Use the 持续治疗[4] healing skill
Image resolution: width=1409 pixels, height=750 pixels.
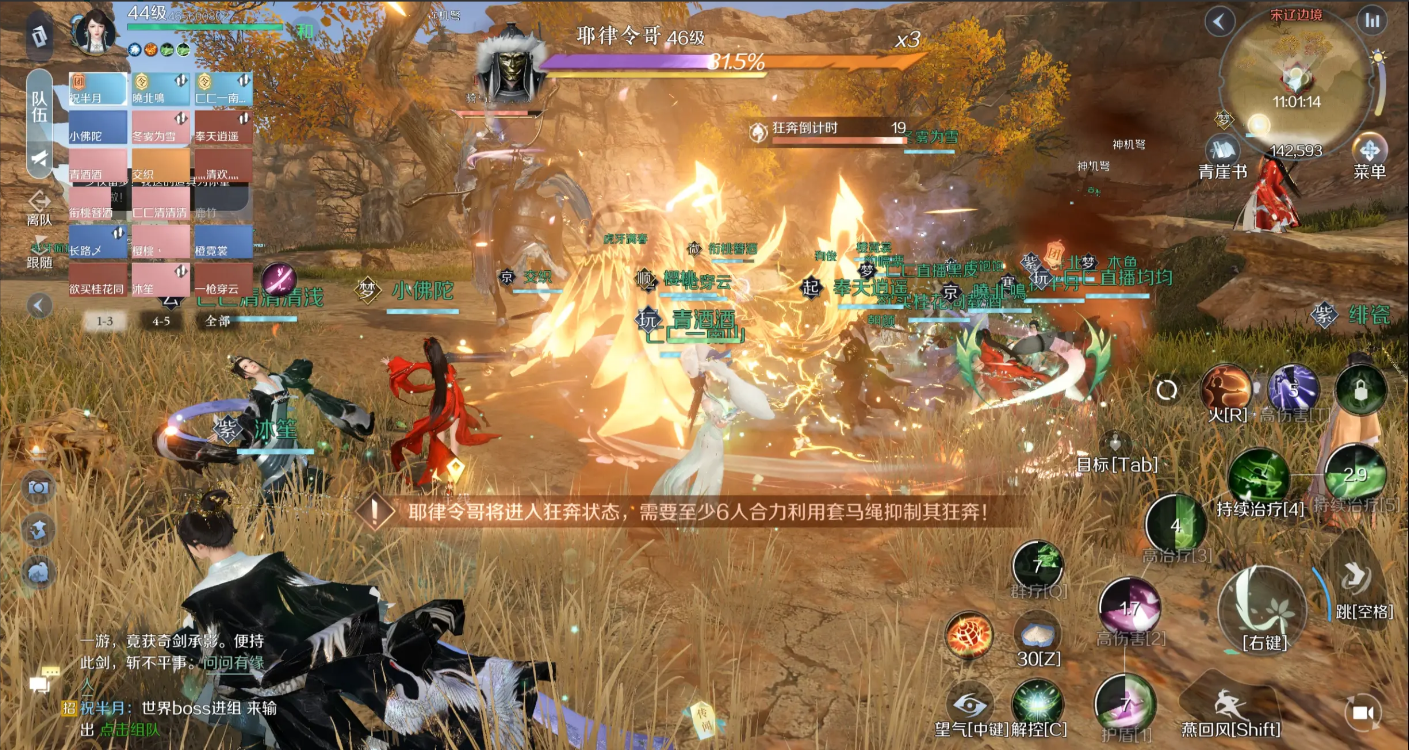1259,476
